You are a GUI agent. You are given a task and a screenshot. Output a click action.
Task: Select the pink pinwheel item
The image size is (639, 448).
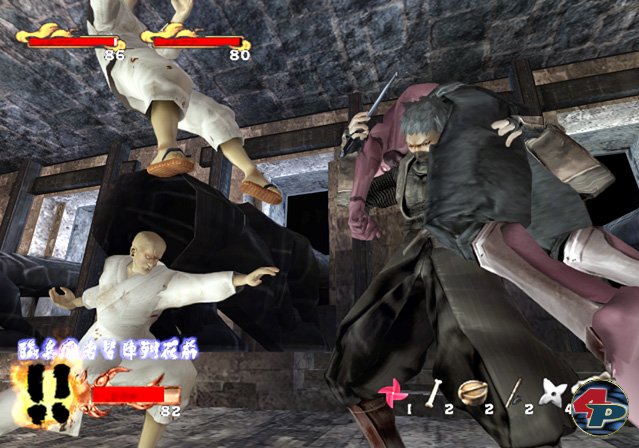392,391
